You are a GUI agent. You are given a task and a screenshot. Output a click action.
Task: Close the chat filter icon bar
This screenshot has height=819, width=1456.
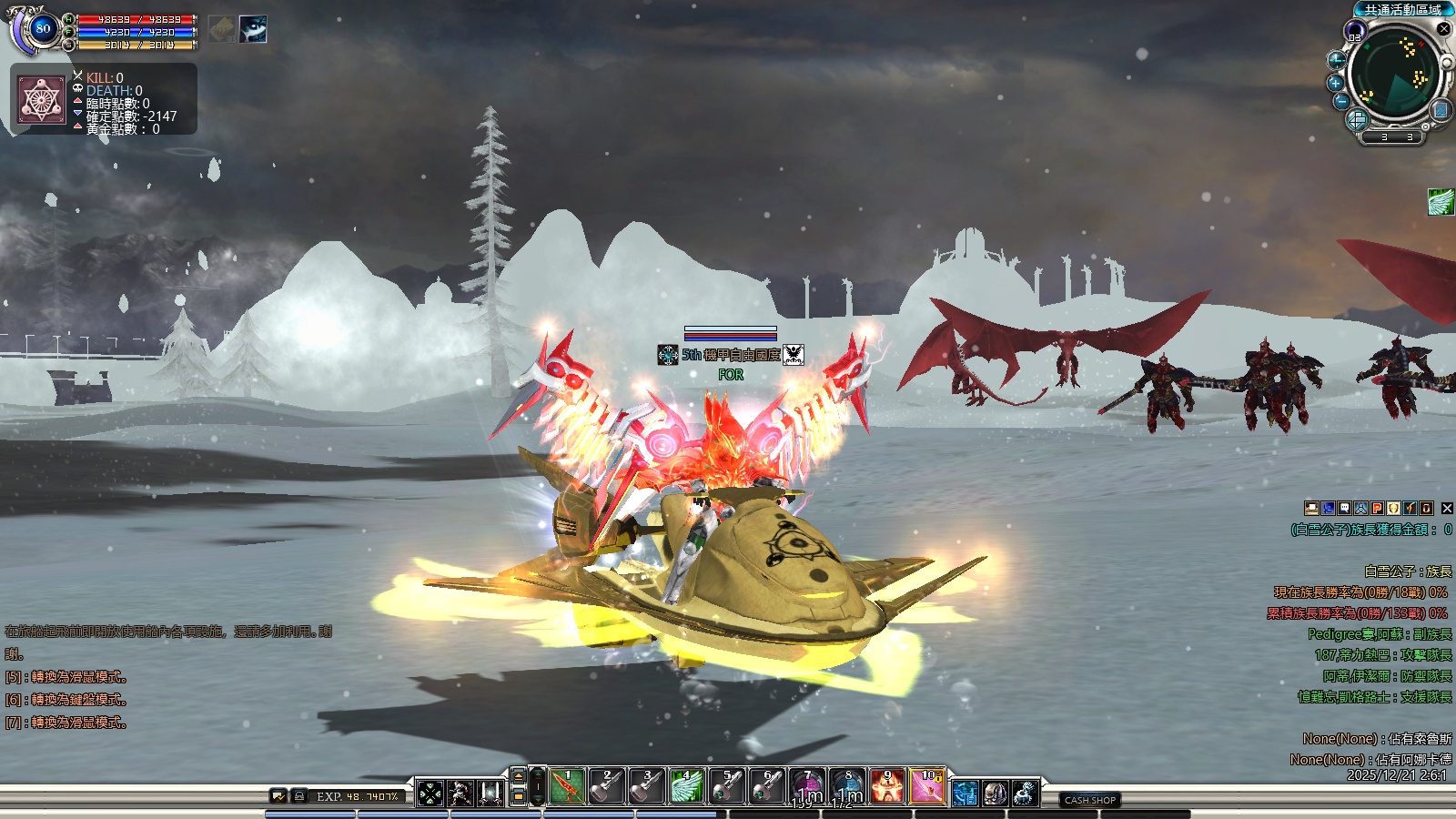click(1447, 509)
